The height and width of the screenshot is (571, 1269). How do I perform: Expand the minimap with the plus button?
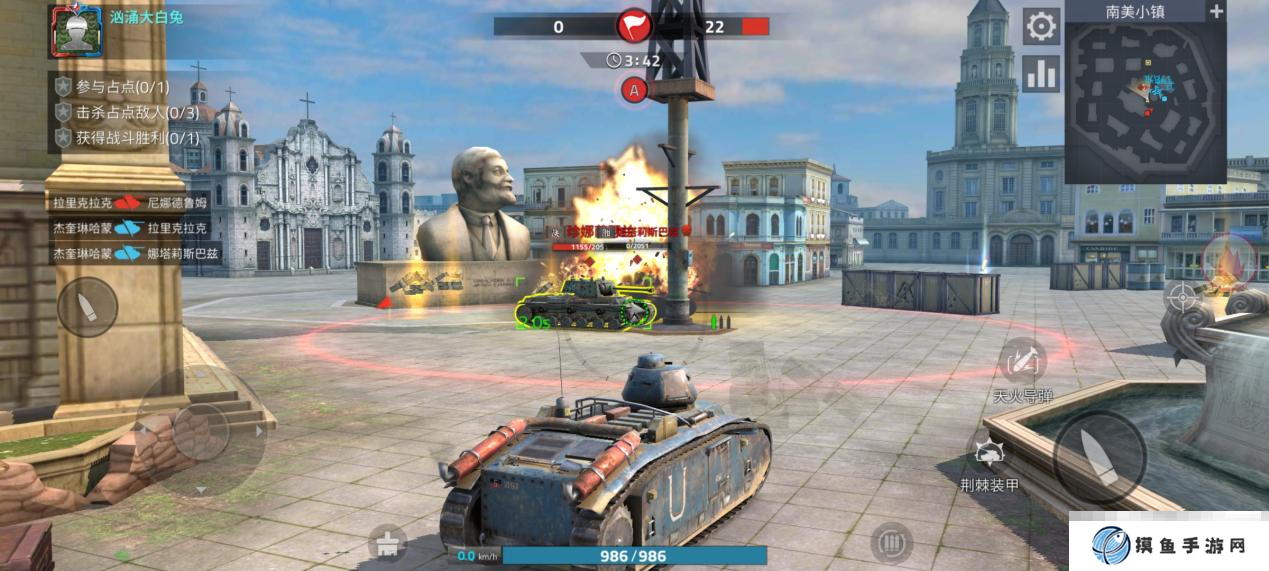[x=1216, y=12]
